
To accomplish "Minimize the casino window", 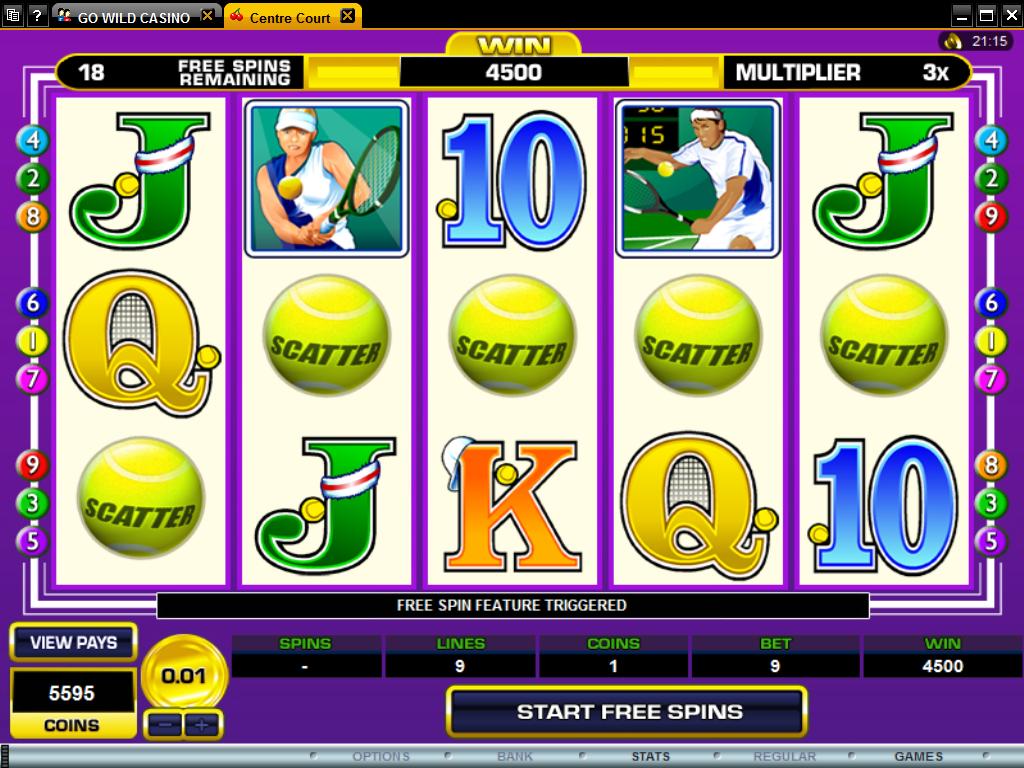I will click(961, 15).
